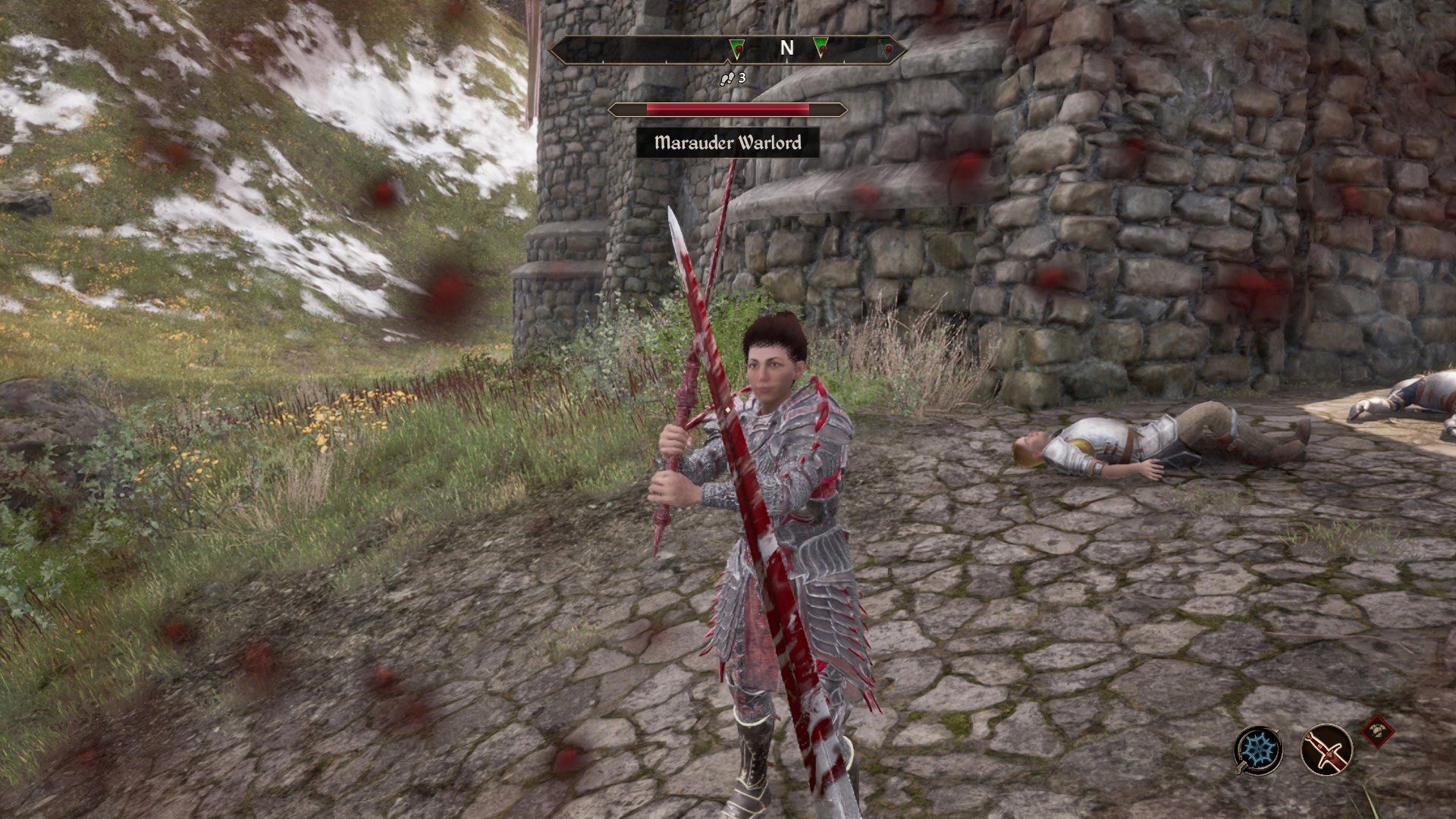Click the footsteps stealth indicator icon
This screenshot has width=1456, height=819.
tap(727, 77)
